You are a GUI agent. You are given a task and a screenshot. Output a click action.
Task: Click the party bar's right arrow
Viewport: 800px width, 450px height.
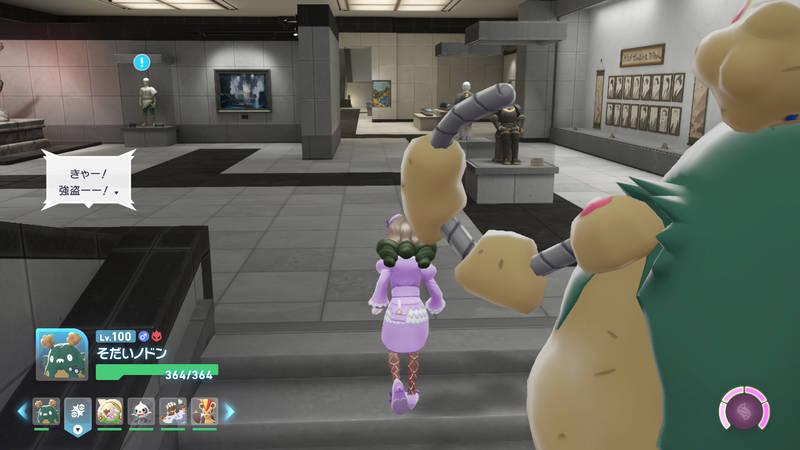pos(229,410)
